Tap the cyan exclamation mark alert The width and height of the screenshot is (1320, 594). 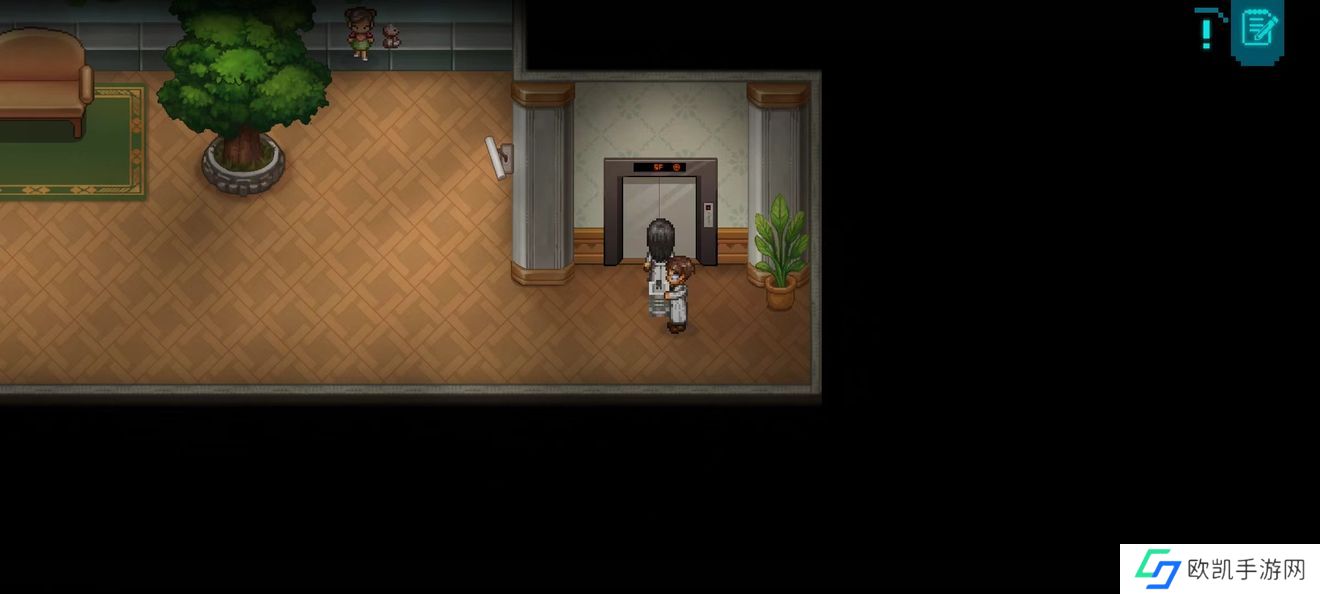(1207, 29)
